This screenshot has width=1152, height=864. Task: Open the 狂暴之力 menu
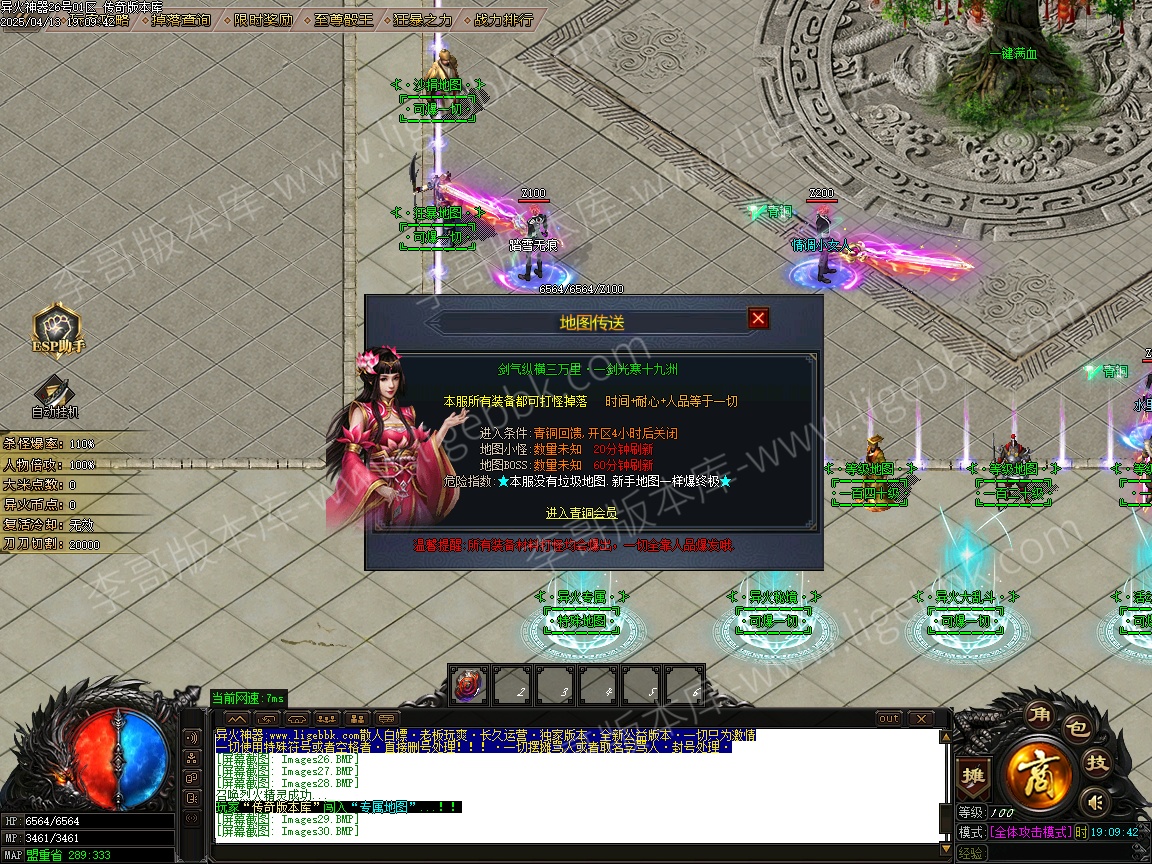pyautogui.click(x=422, y=19)
